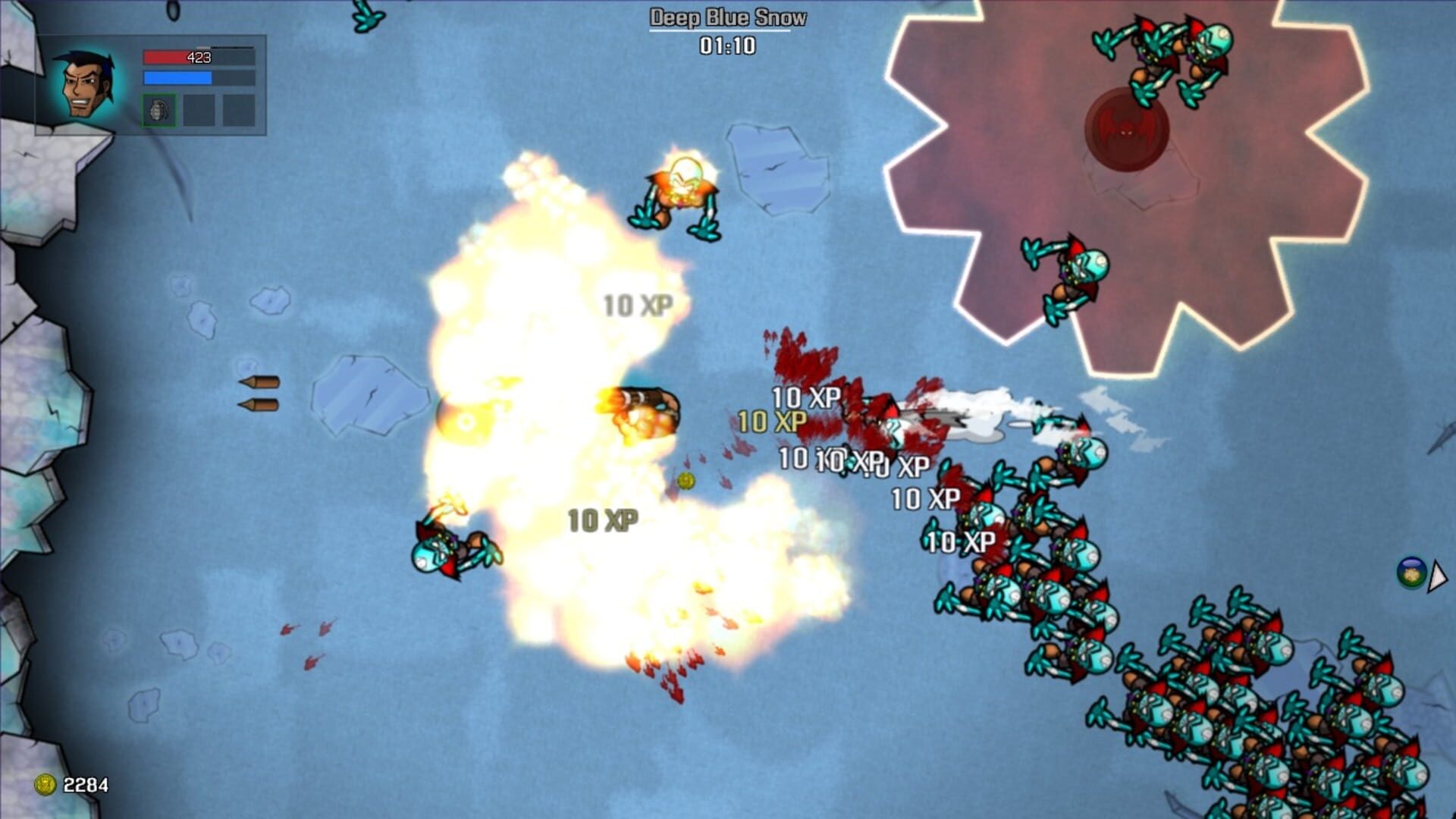Click the blue mana bar in the HUD
The image size is (1456, 819).
pos(178,77)
